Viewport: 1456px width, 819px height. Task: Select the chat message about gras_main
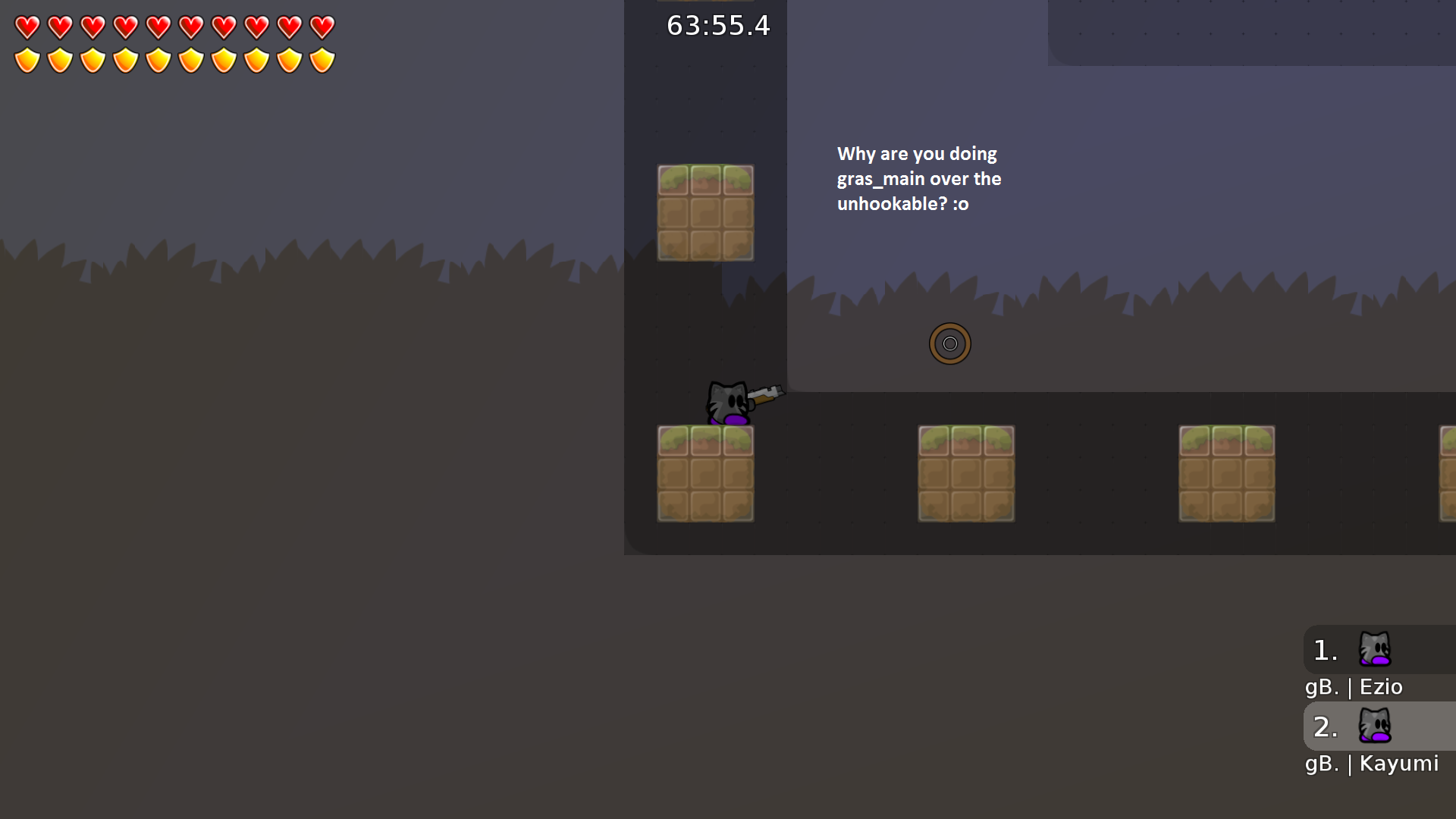918,178
